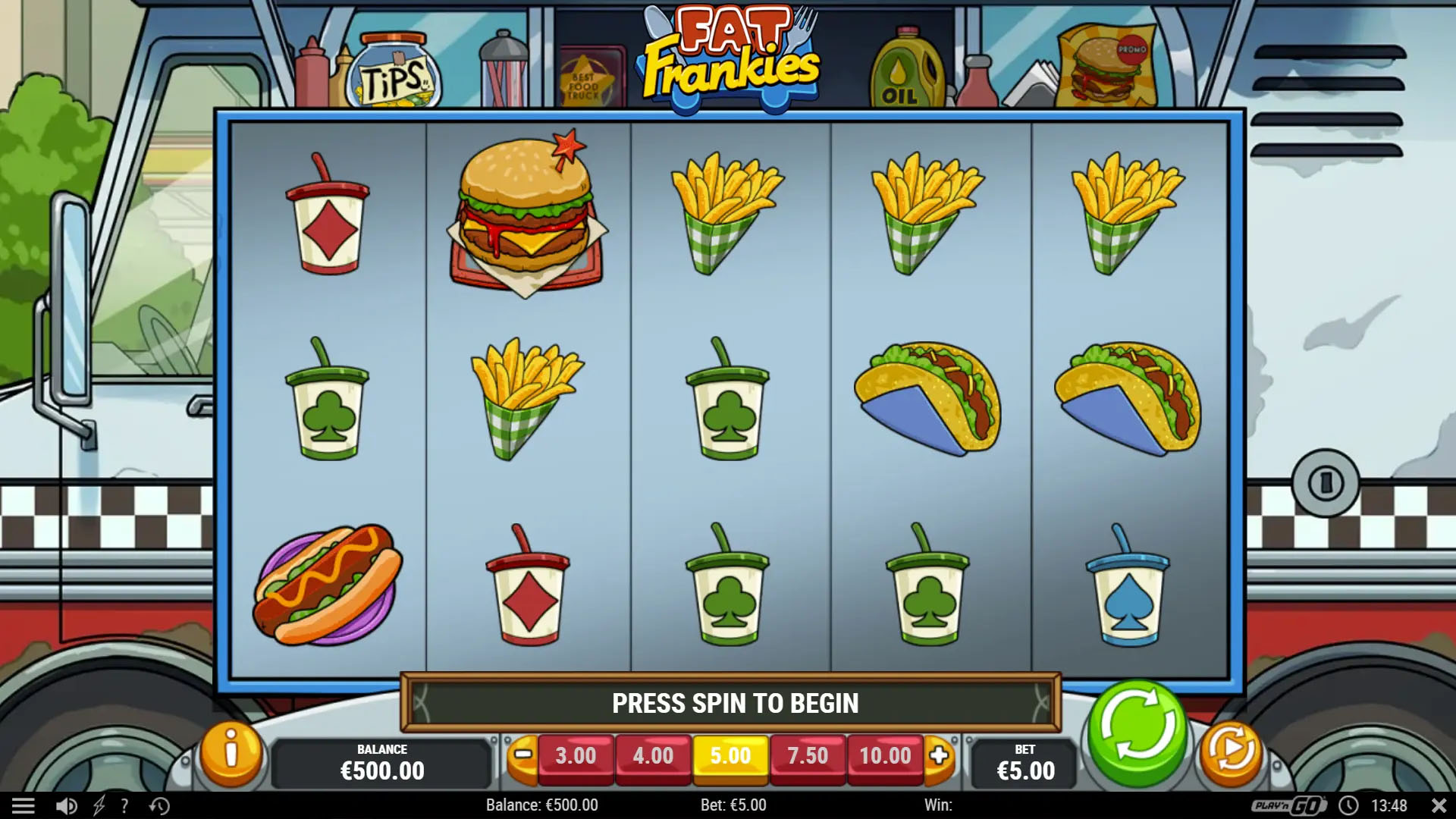Close the game with the X icon
Screen dimensions: 1456x819
pos(1439,805)
